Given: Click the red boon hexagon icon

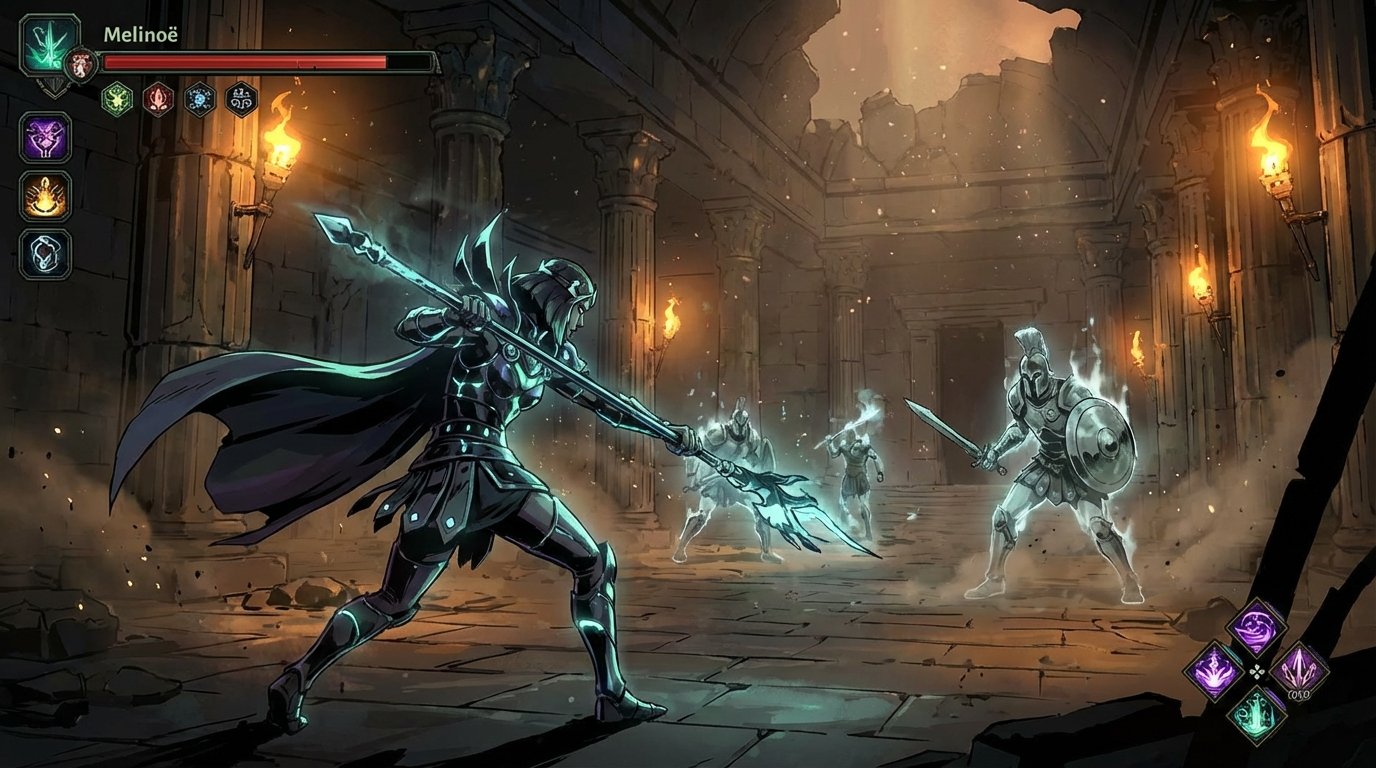Looking at the screenshot, I should pyautogui.click(x=158, y=98).
